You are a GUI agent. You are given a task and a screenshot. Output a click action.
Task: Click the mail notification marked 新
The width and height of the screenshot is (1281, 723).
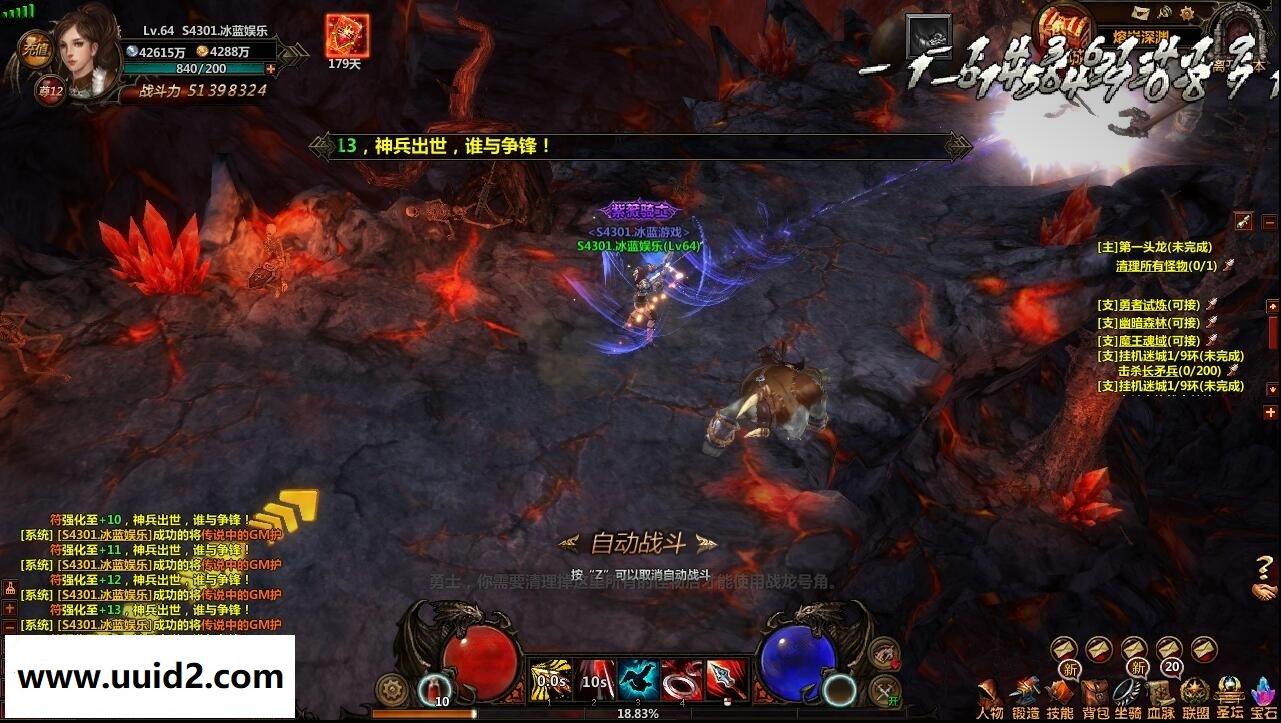click(1068, 667)
